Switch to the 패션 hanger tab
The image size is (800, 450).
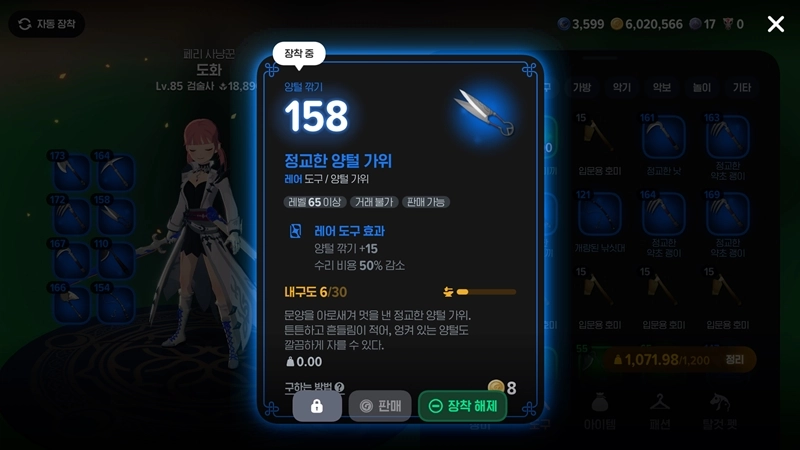point(658,409)
